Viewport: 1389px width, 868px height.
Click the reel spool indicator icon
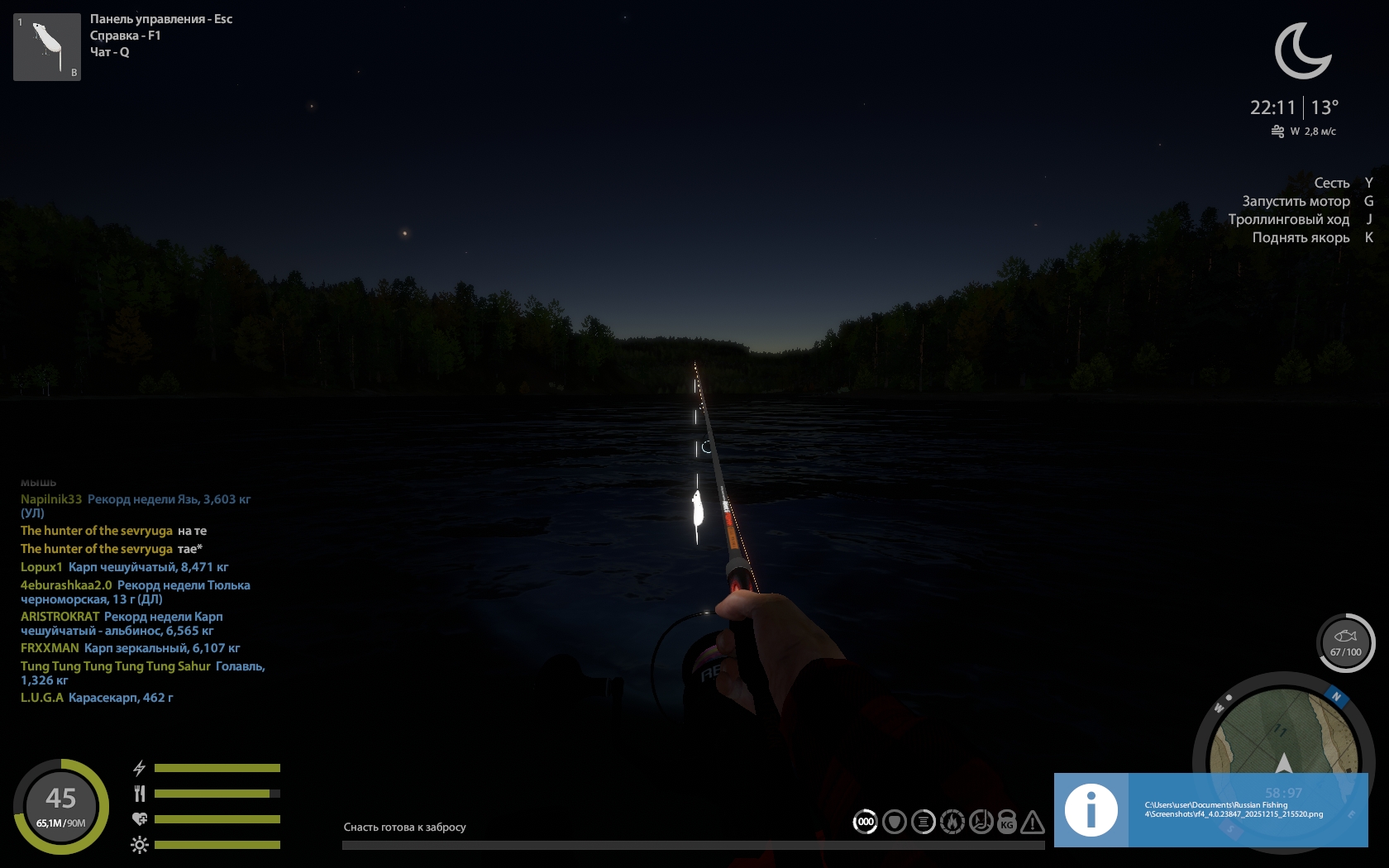click(924, 822)
